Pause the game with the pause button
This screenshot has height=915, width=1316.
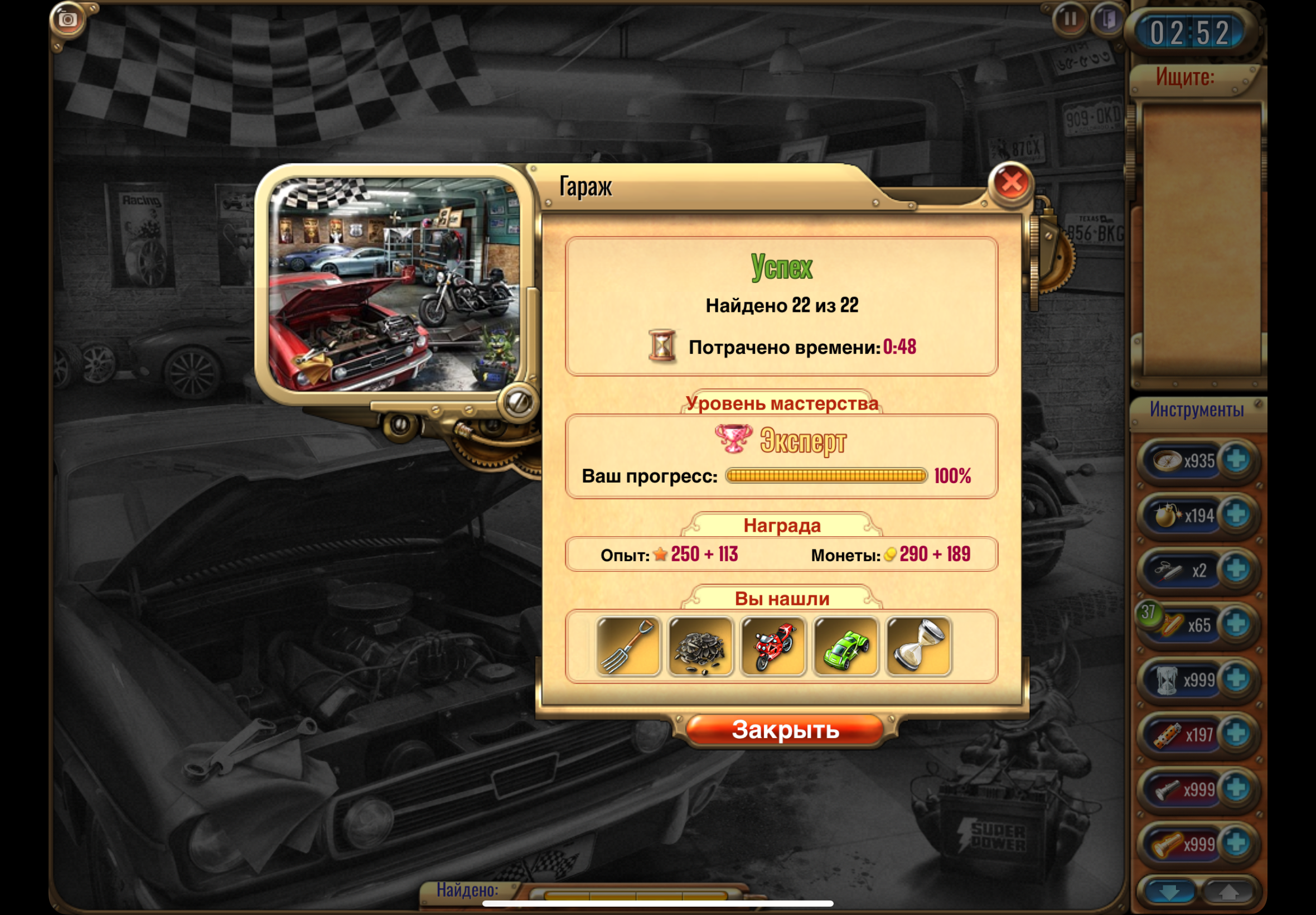(1069, 19)
